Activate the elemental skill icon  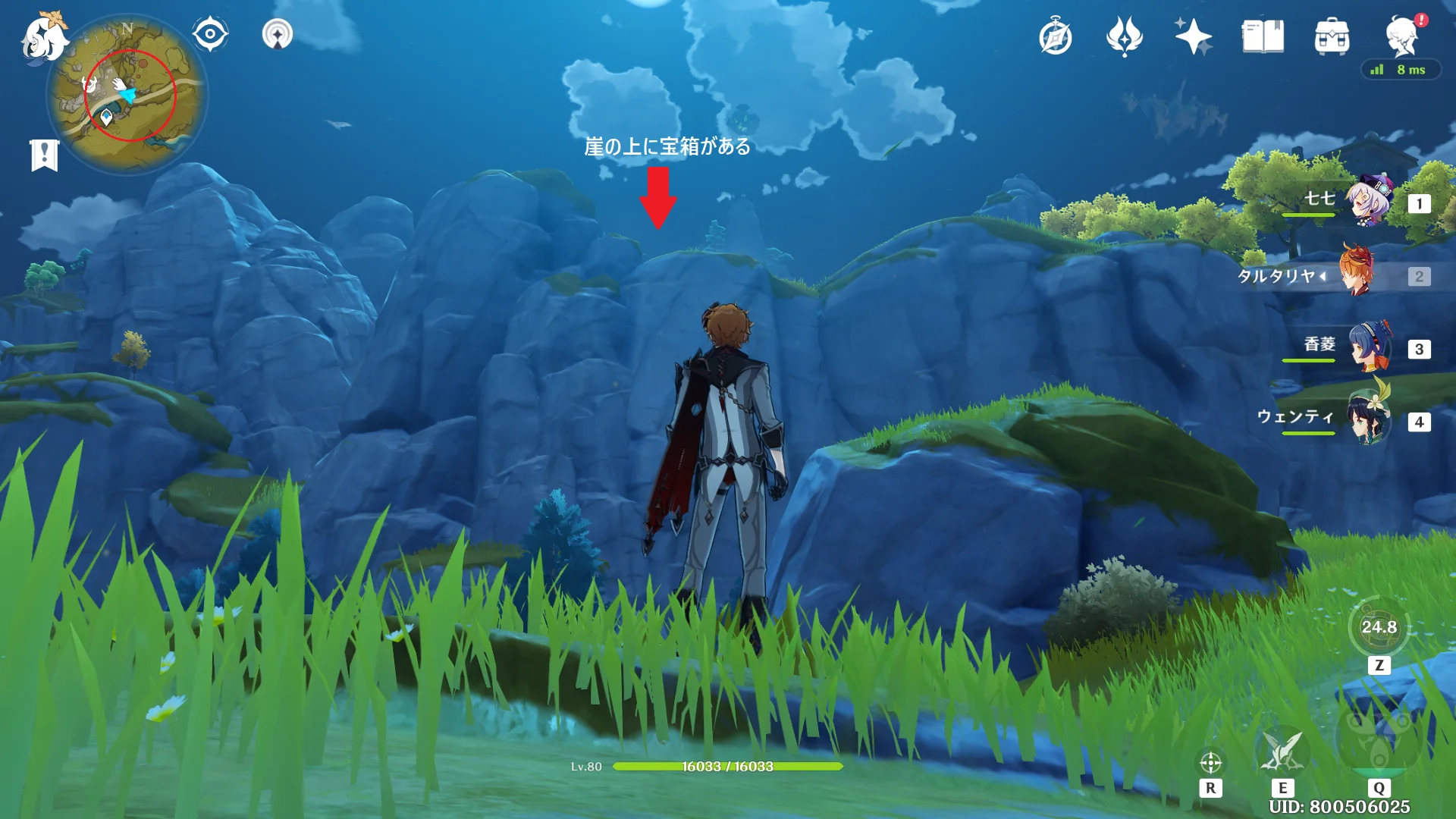[1282, 751]
